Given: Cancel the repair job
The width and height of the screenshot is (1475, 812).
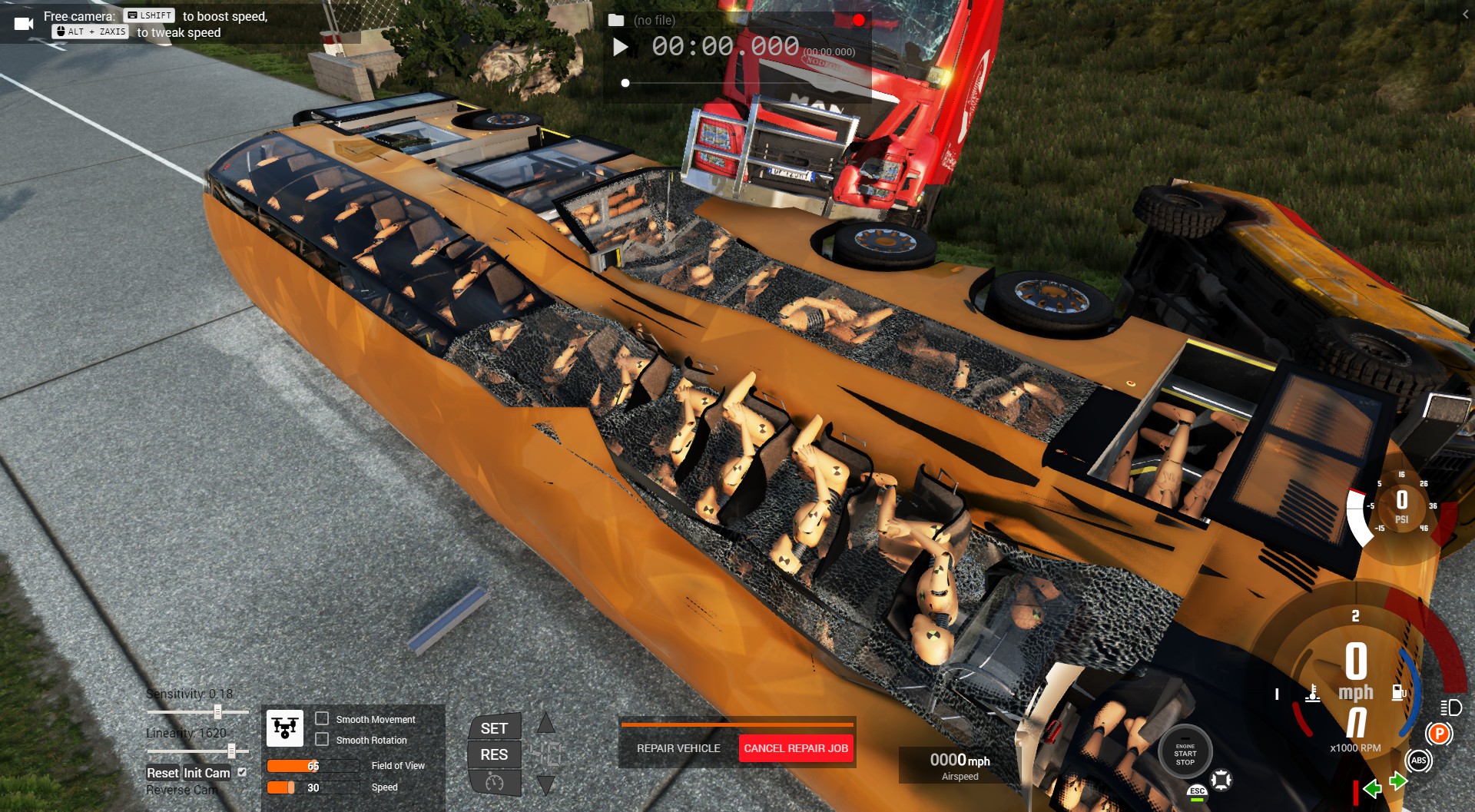Looking at the screenshot, I should (x=796, y=748).
